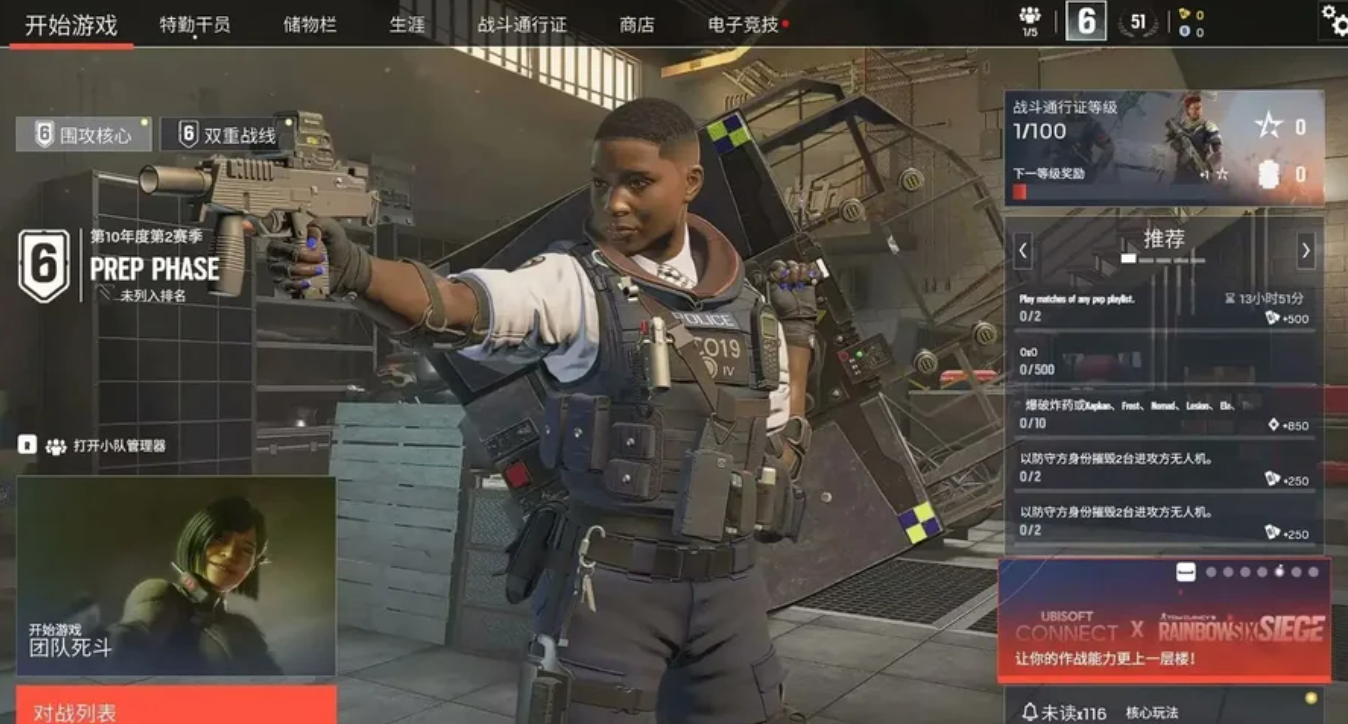Open the settings gear icon

(1334, 19)
